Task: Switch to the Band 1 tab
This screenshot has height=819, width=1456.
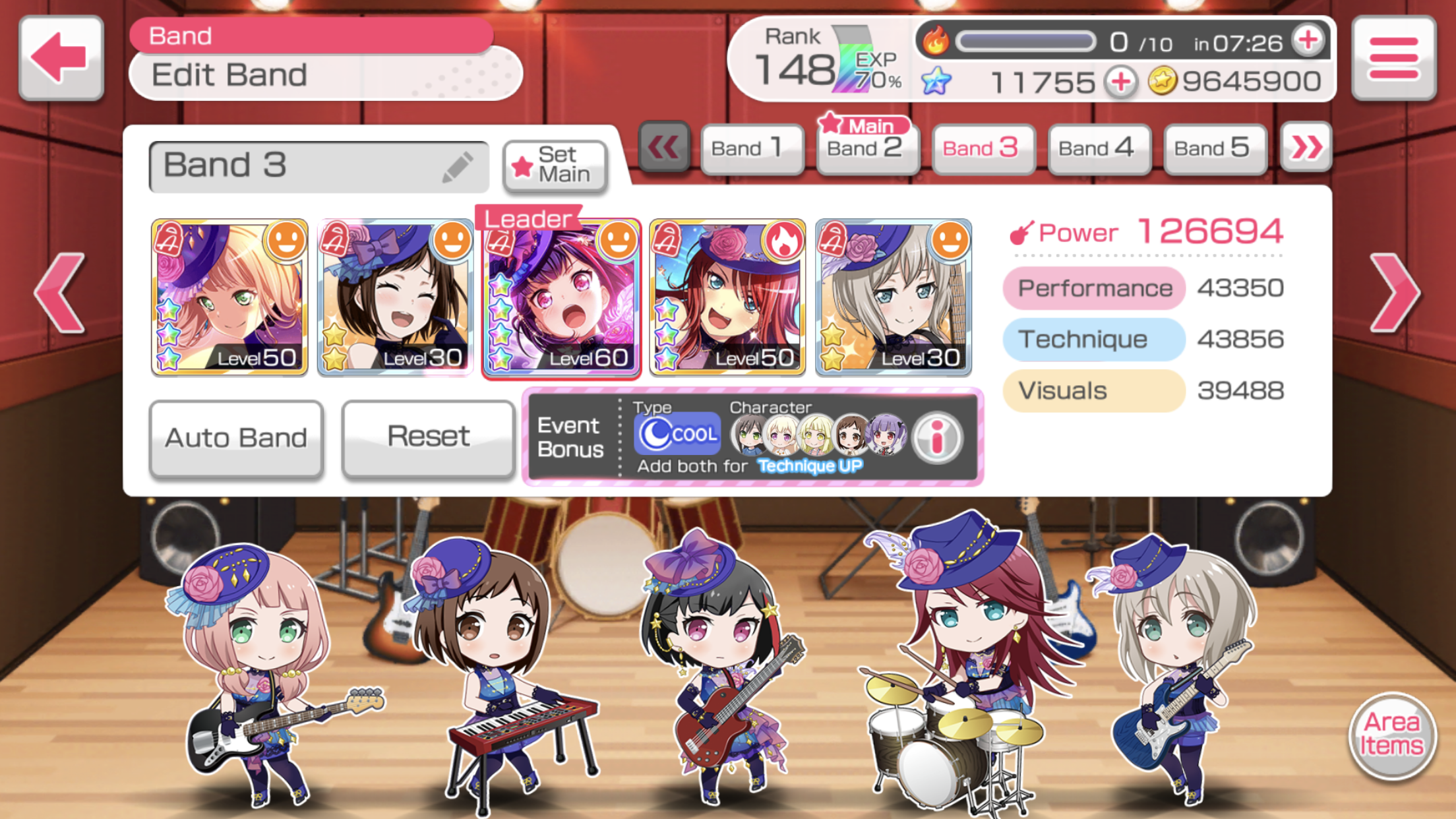Action: 752,148
